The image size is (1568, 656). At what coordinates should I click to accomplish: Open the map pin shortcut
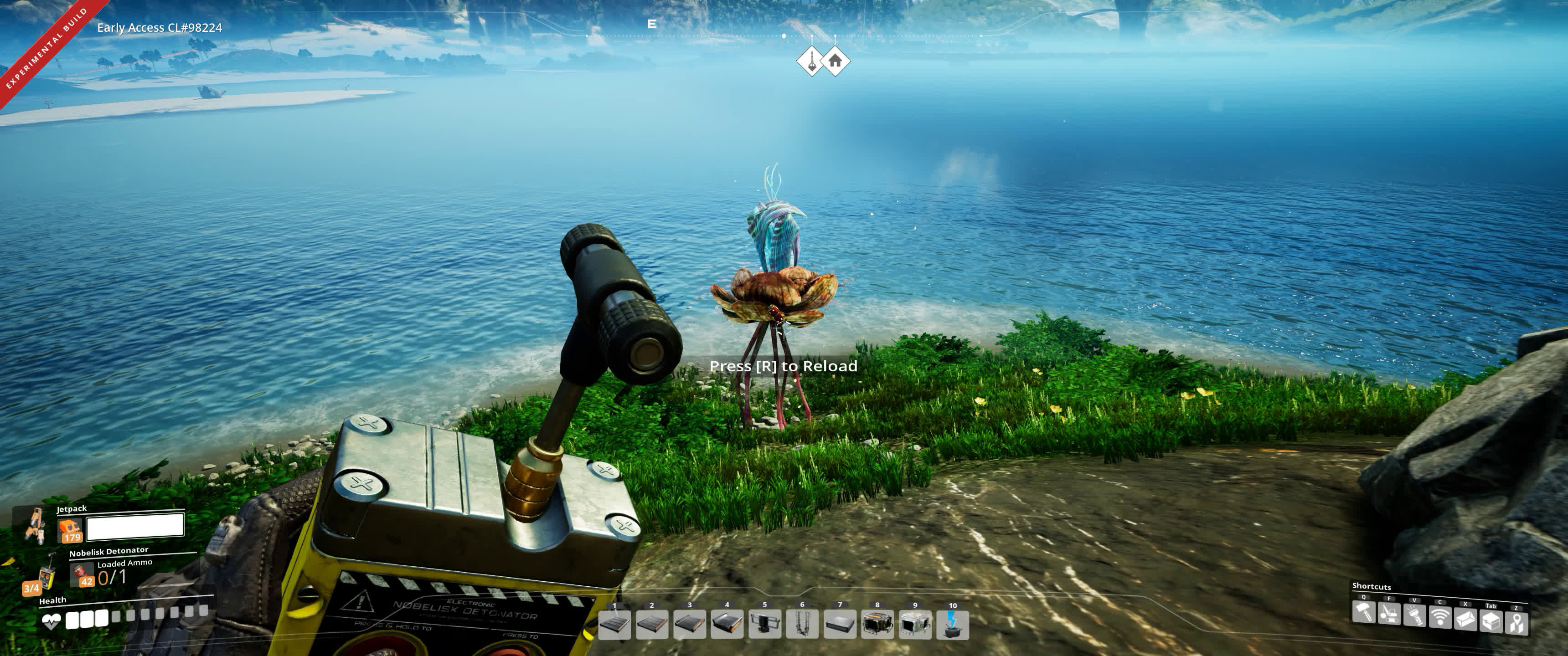pyautogui.click(x=1517, y=623)
